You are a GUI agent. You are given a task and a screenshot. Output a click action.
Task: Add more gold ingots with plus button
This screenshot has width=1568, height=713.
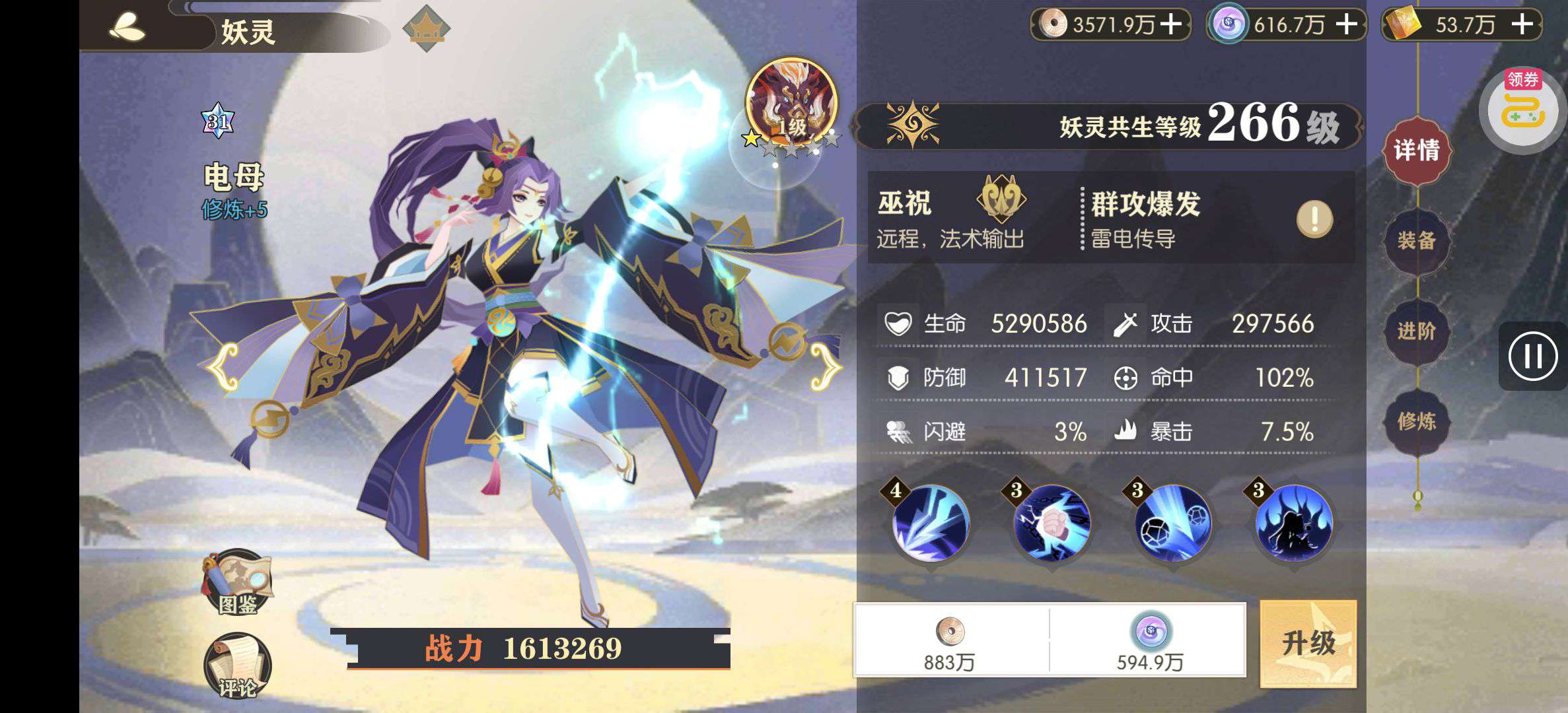point(1522,25)
